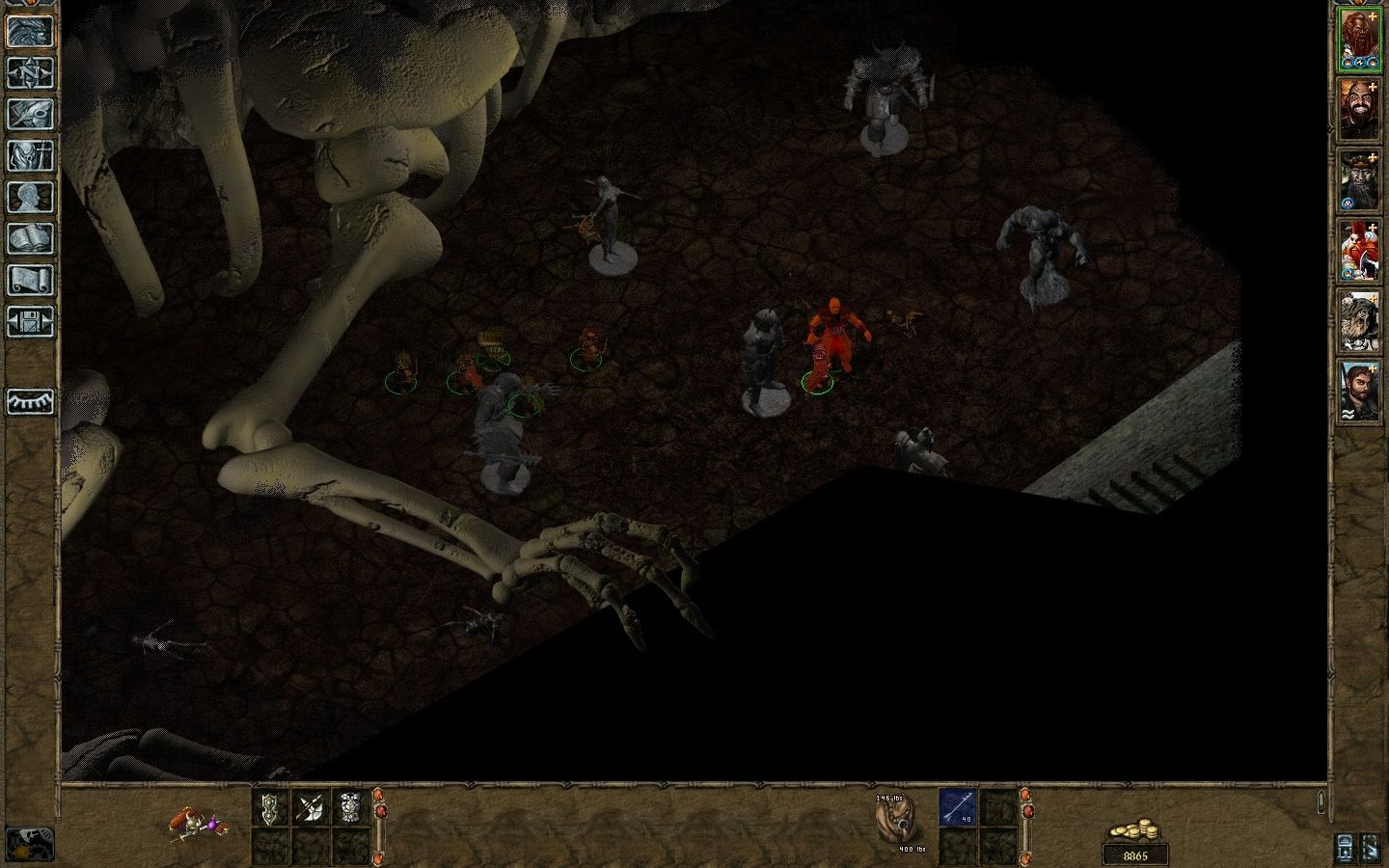The image size is (1389, 868).
Task: Choose the grey-bearded crowned dwarf portrait
Action: 1359,181
